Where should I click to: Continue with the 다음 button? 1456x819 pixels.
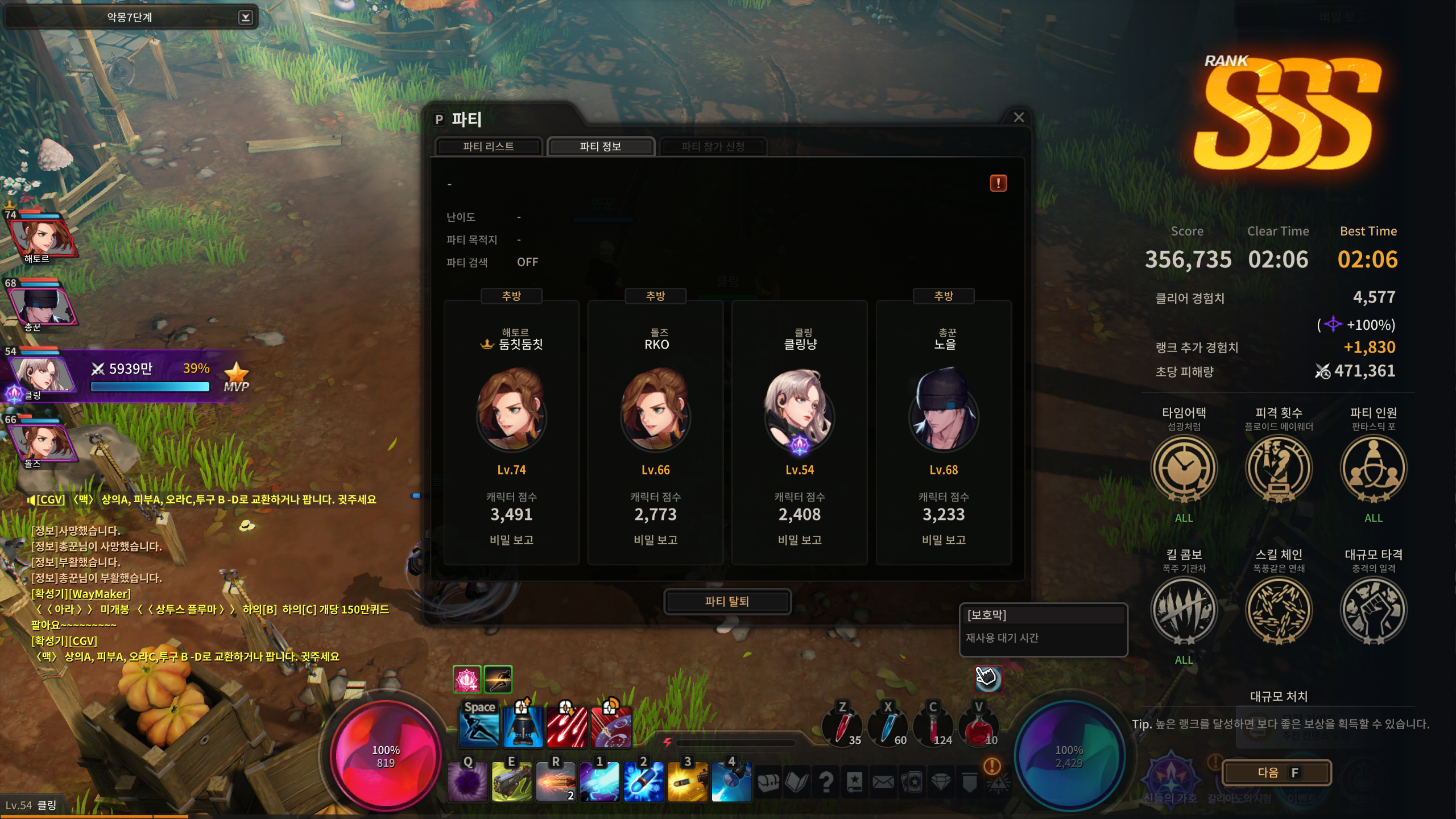[1277, 772]
